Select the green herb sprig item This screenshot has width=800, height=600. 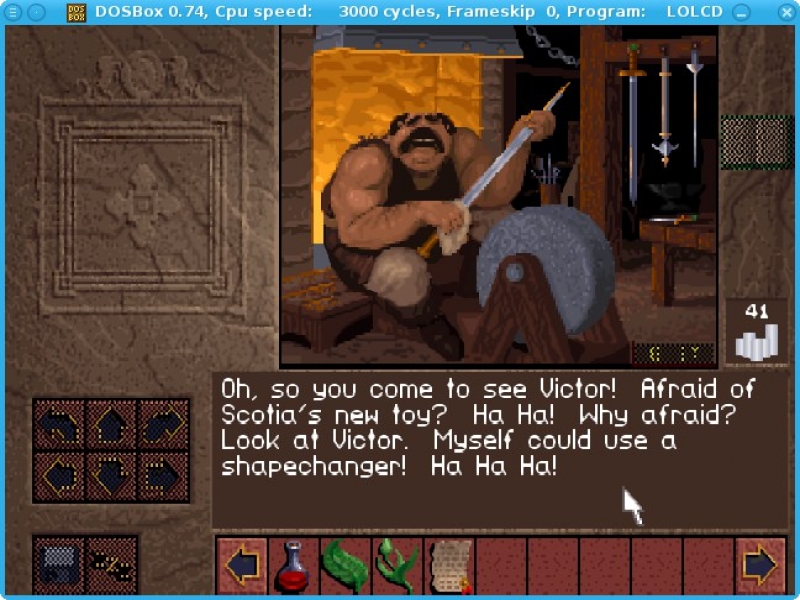396,566
